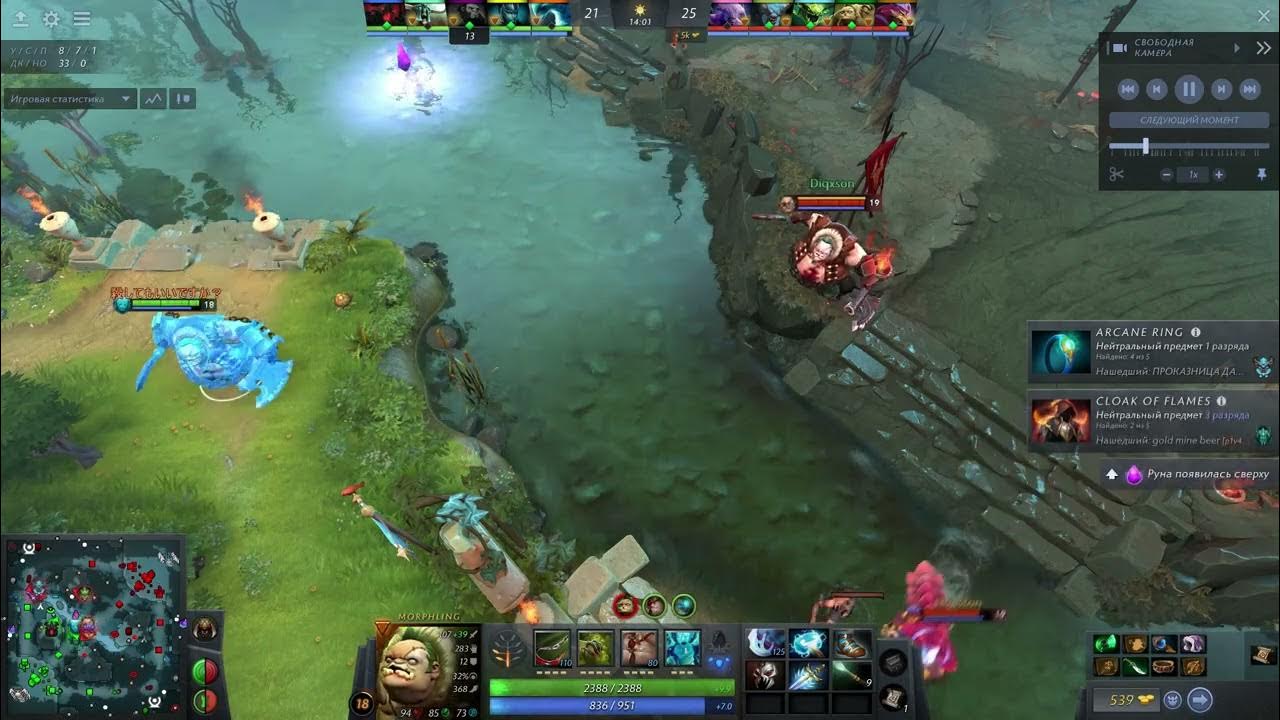Screen dimensions: 1280x720
Task: Skip to the next game tick icon
Action: [1221, 88]
